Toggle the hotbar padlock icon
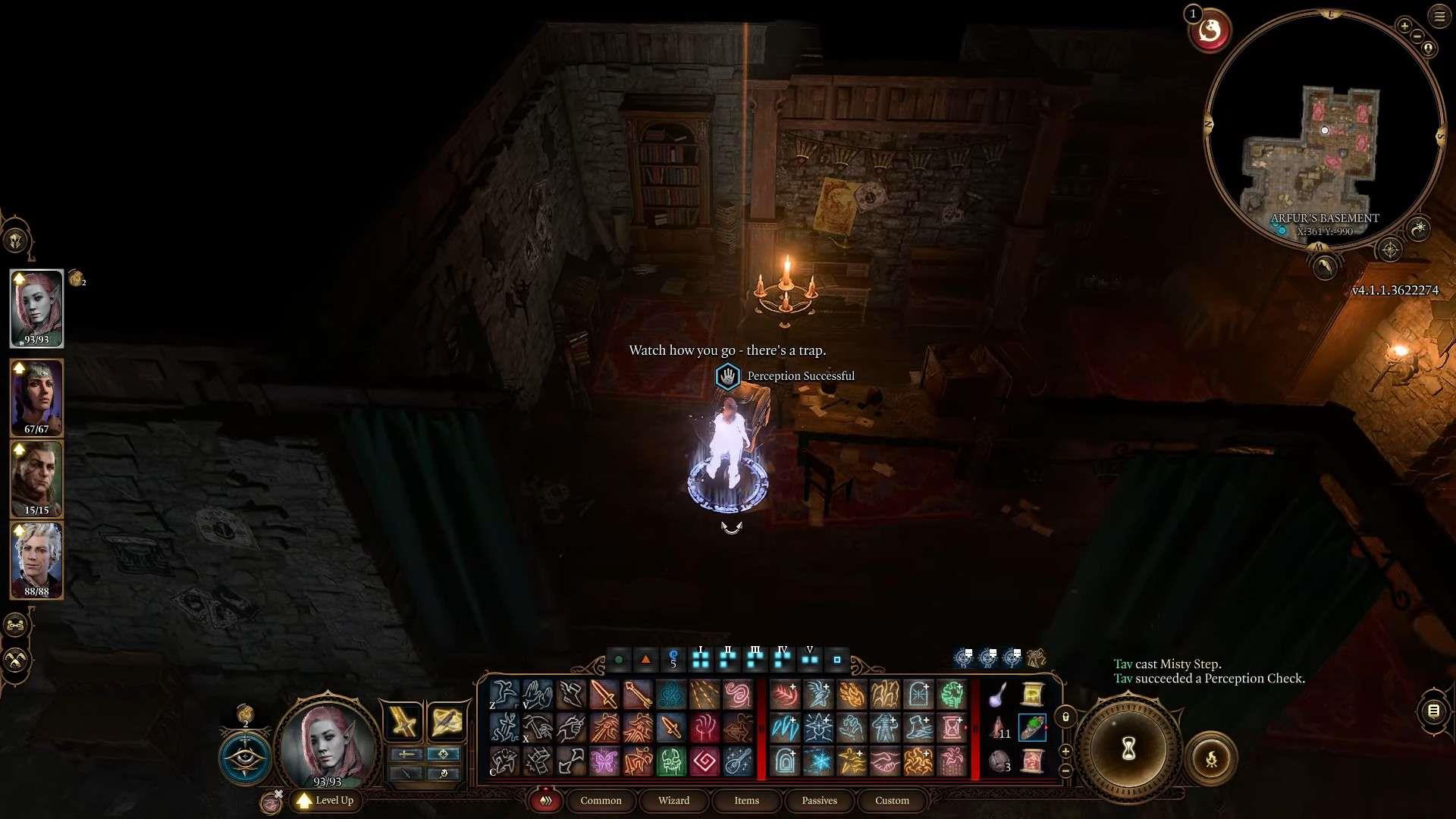The height and width of the screenshot is (819, 1456). (1065, 717)
